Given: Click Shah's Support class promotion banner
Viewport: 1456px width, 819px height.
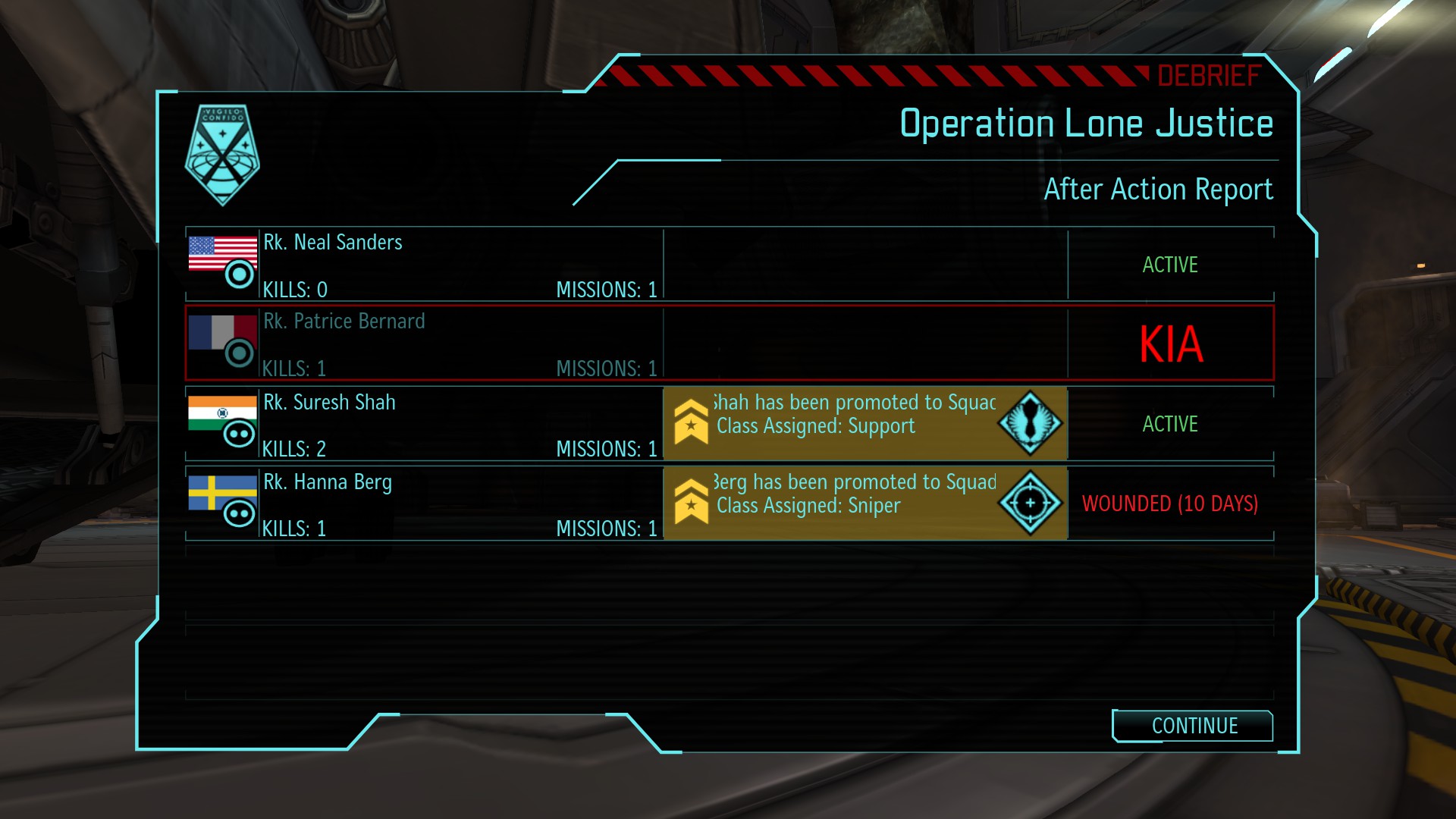Looking at the screenshot, I should (864, 424).
